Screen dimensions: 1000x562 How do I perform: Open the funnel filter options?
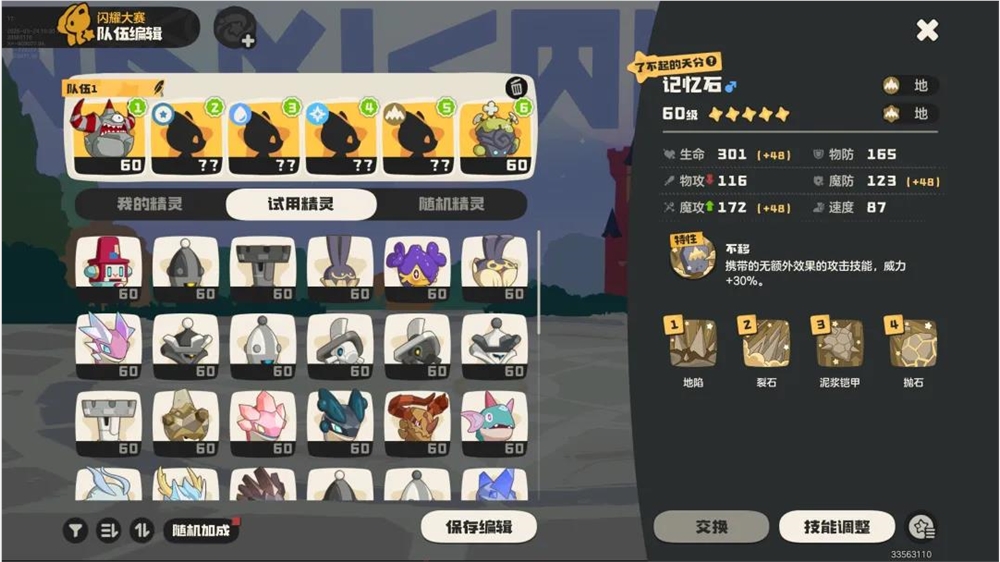pos(76,531)
